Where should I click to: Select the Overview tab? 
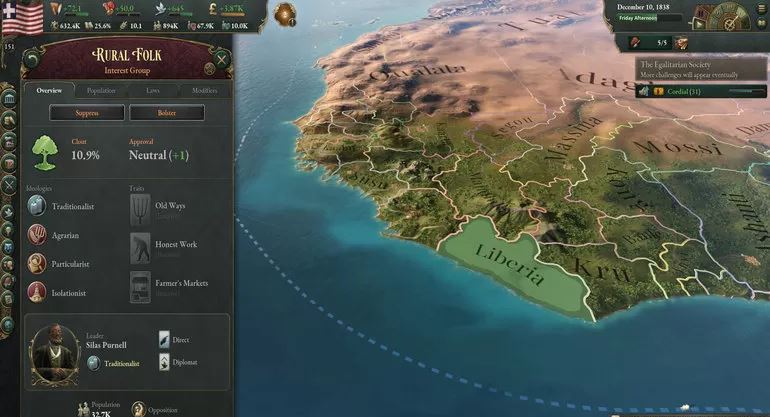(49, 91)
